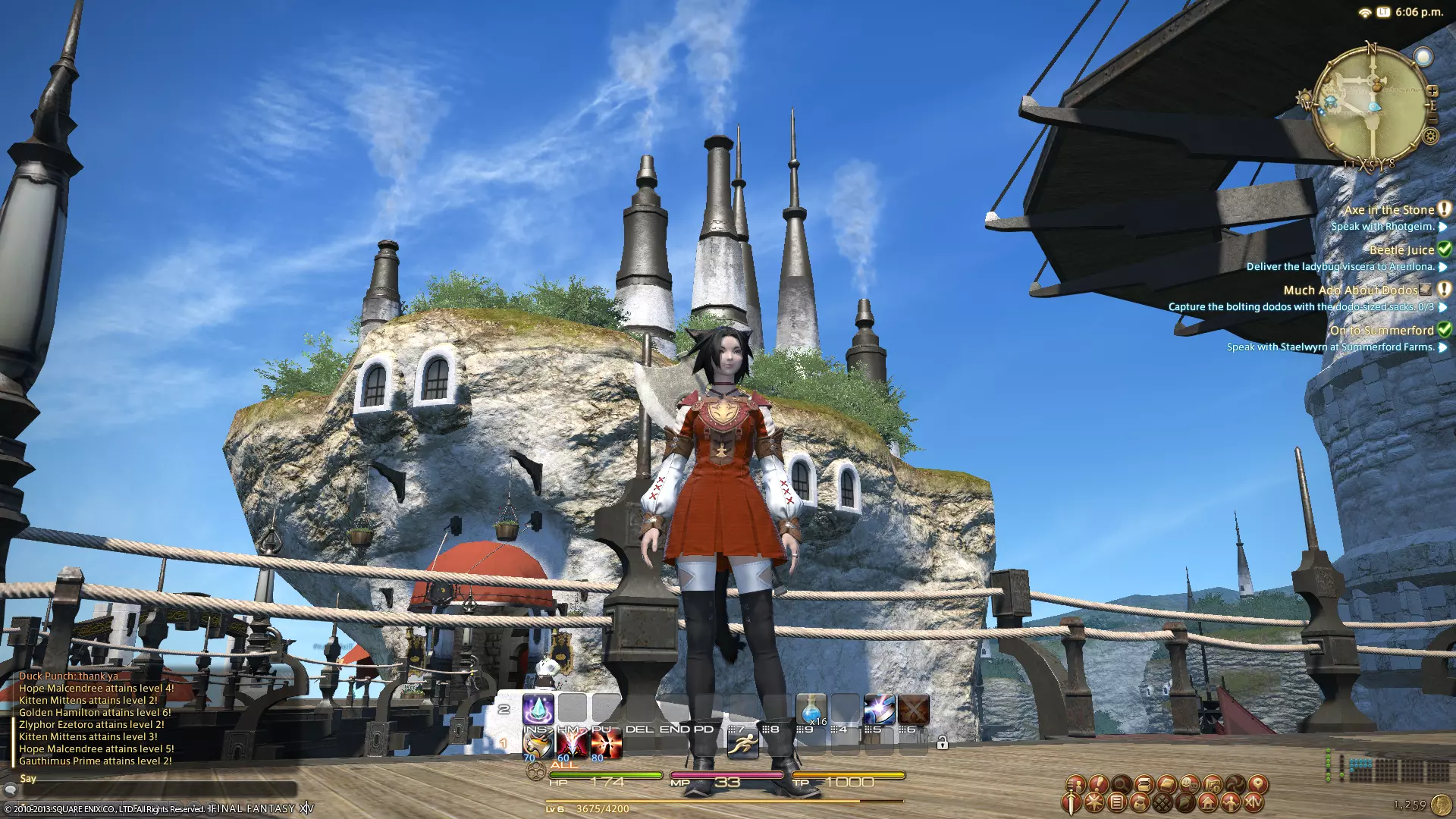Open the house icon in the menu
This screenshot has height=819, width=1456.
click(x=1207, y=802)
